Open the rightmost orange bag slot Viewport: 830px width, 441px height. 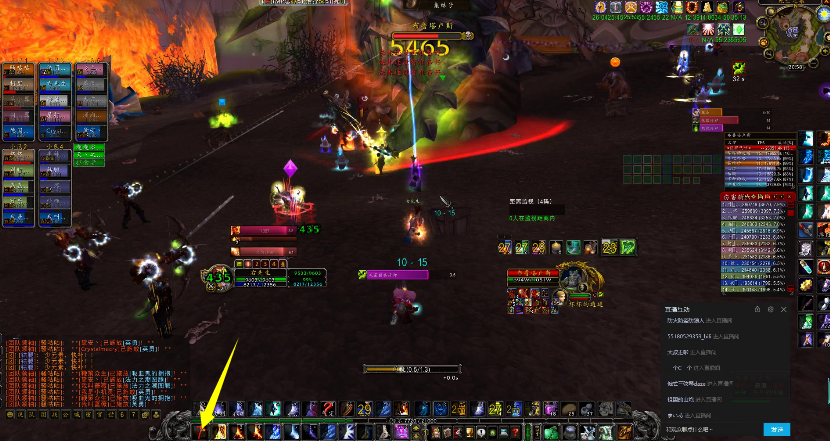tap(625, 431)
